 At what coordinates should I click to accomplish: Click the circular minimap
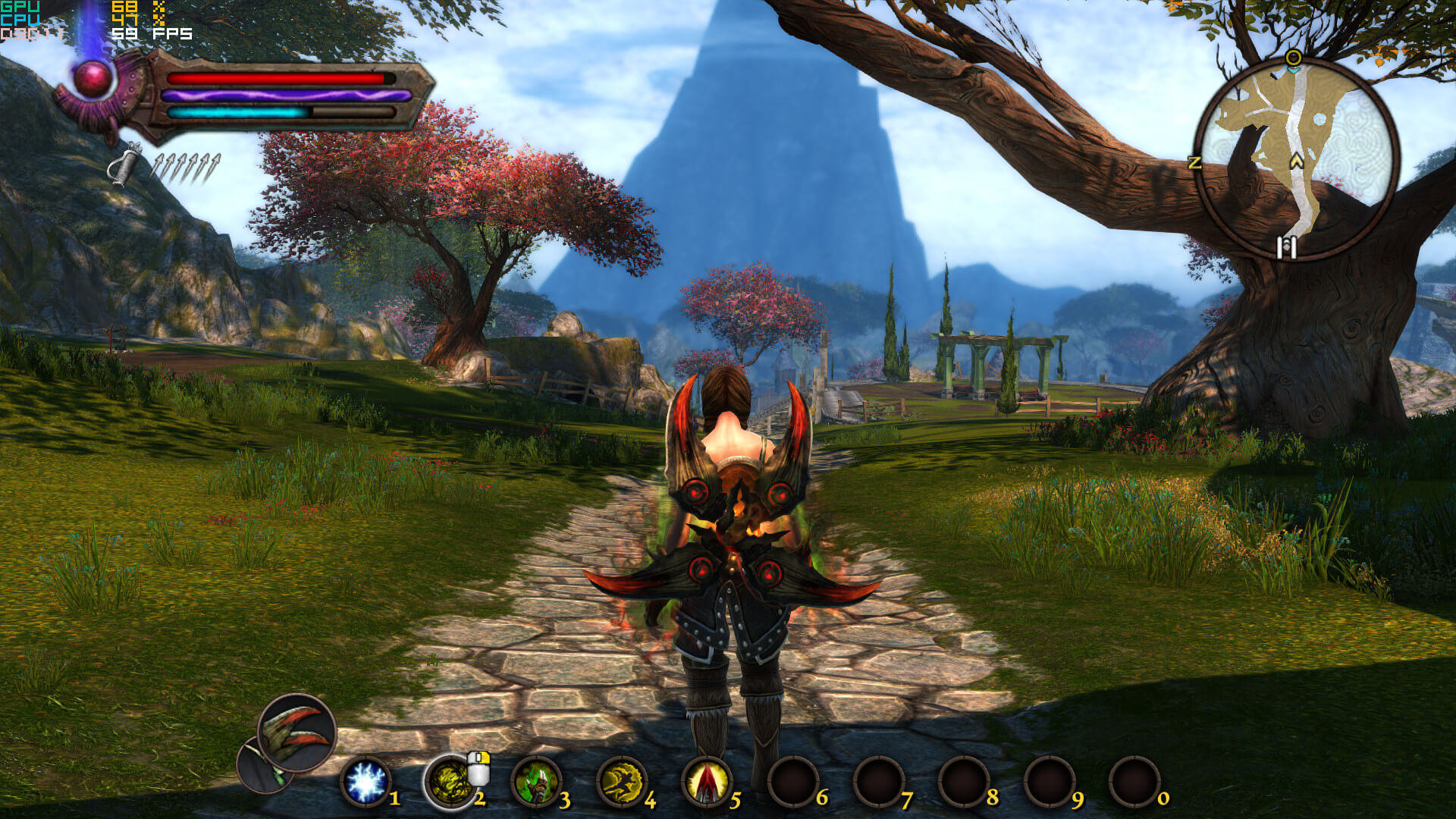[x=1296, y=159]
